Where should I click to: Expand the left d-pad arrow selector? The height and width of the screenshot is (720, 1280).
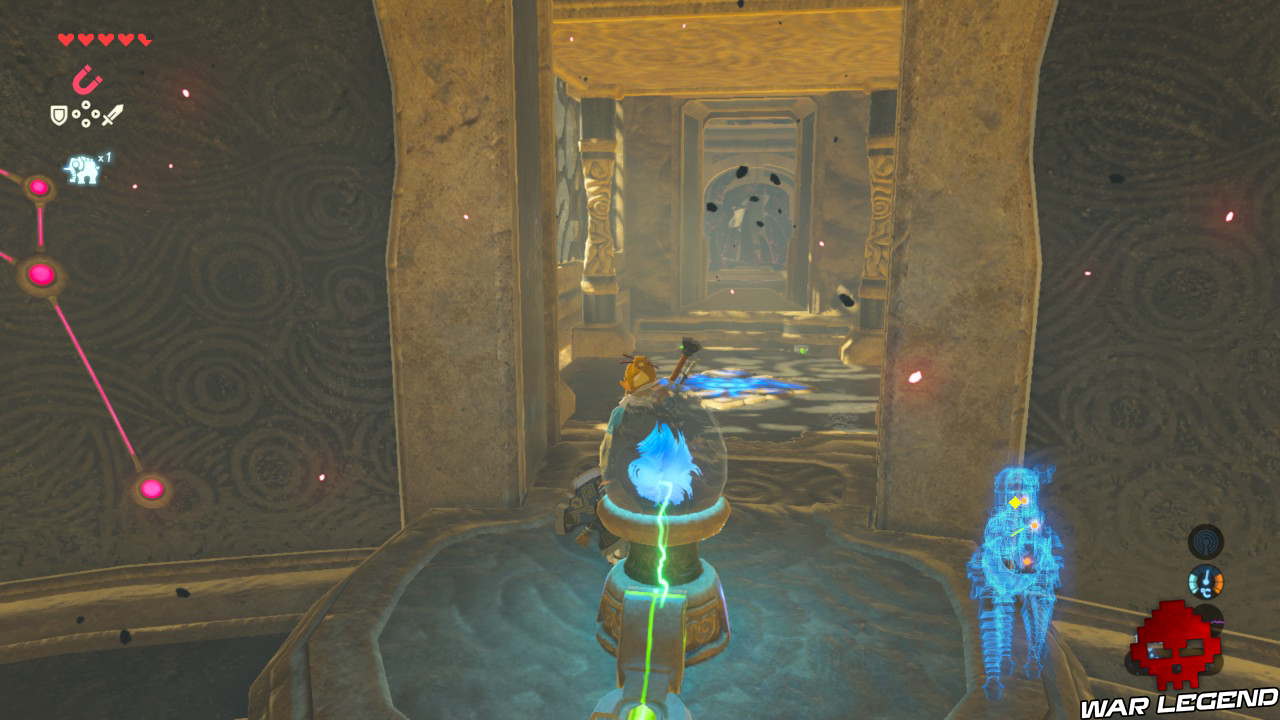coord(78,114)
